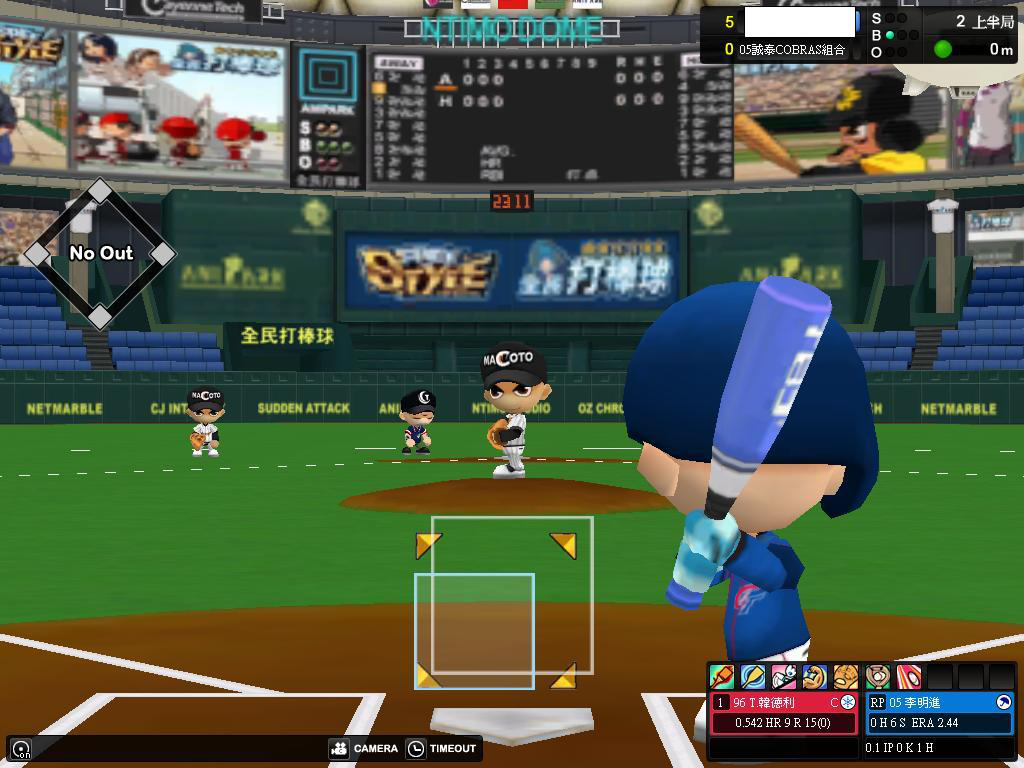The image size is (1024, 768).
Task: Select the orange fielding glove skill icon
Action: [x=846, y=677]
